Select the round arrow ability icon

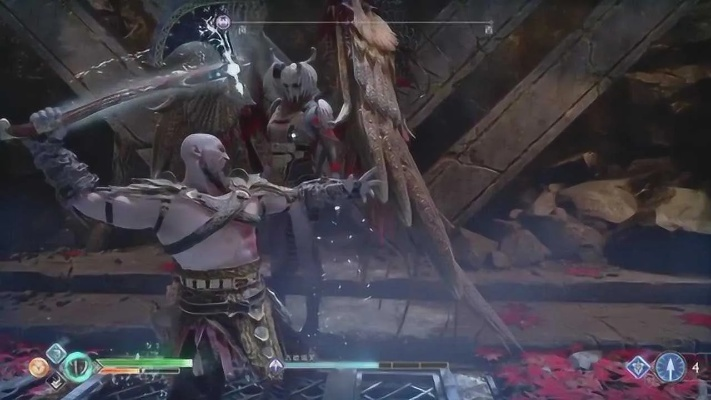click(x=670, y=367)
